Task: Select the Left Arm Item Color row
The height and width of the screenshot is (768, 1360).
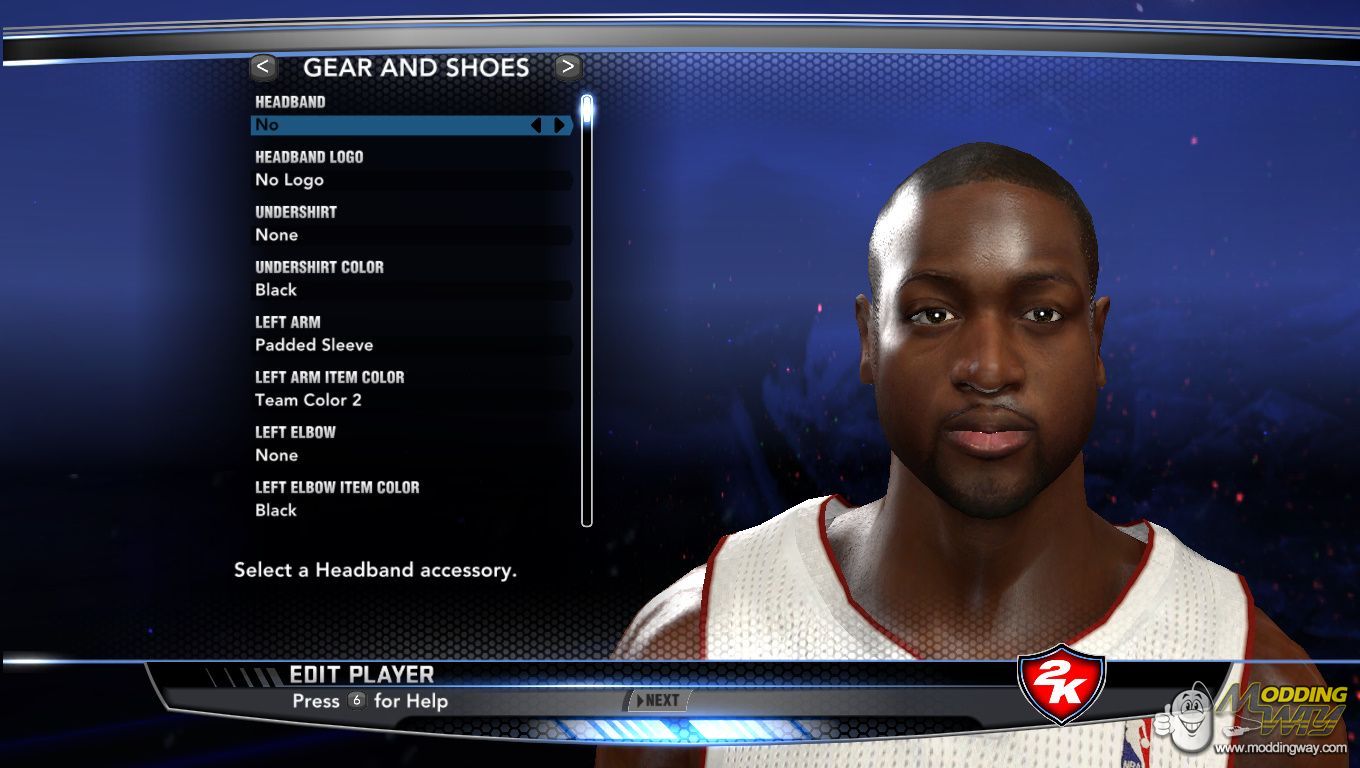Action: pyautogui.click(x=410, y=400)
